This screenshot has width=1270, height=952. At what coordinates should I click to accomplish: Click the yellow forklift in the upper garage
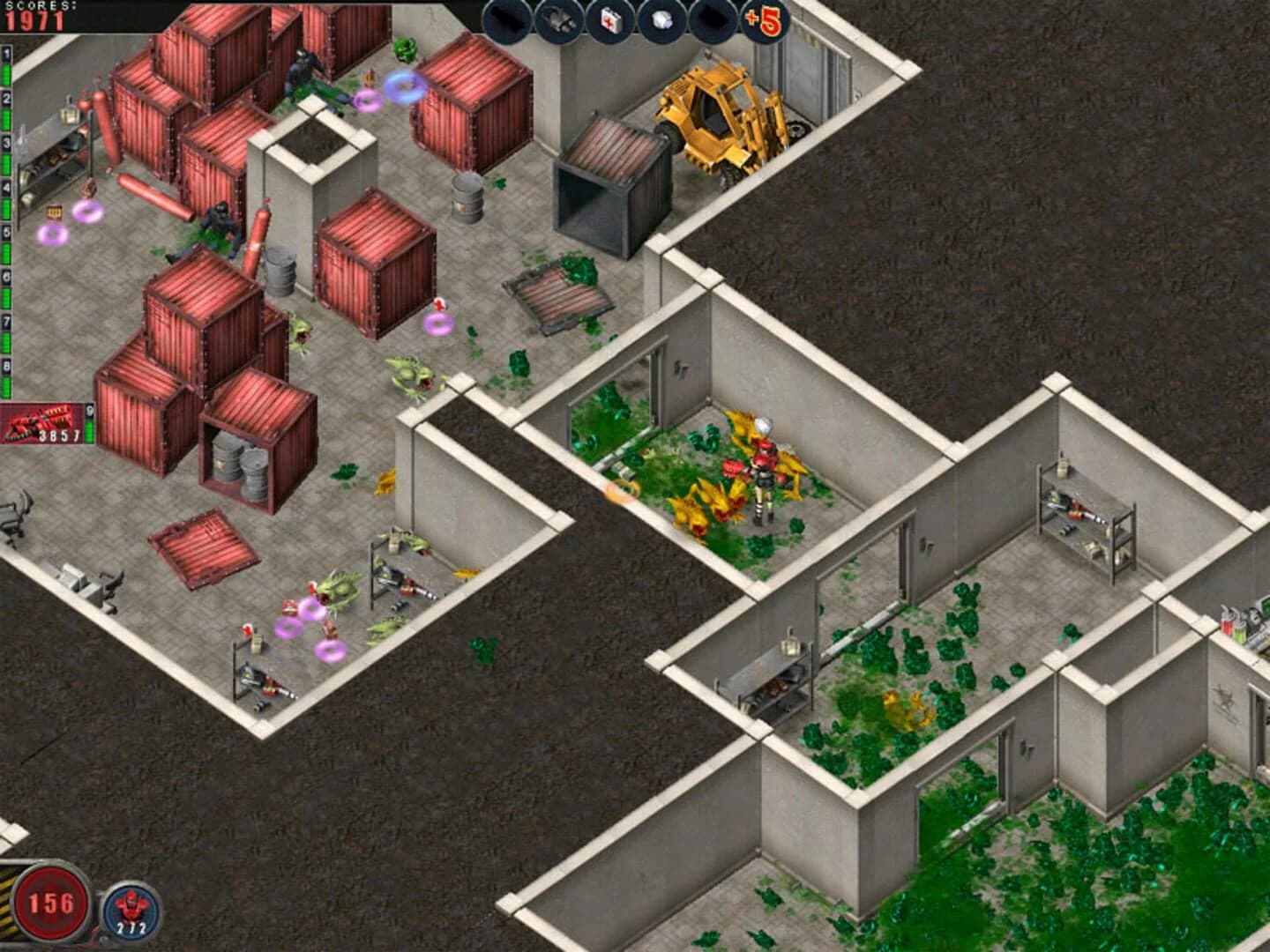(x=714, y=115)
